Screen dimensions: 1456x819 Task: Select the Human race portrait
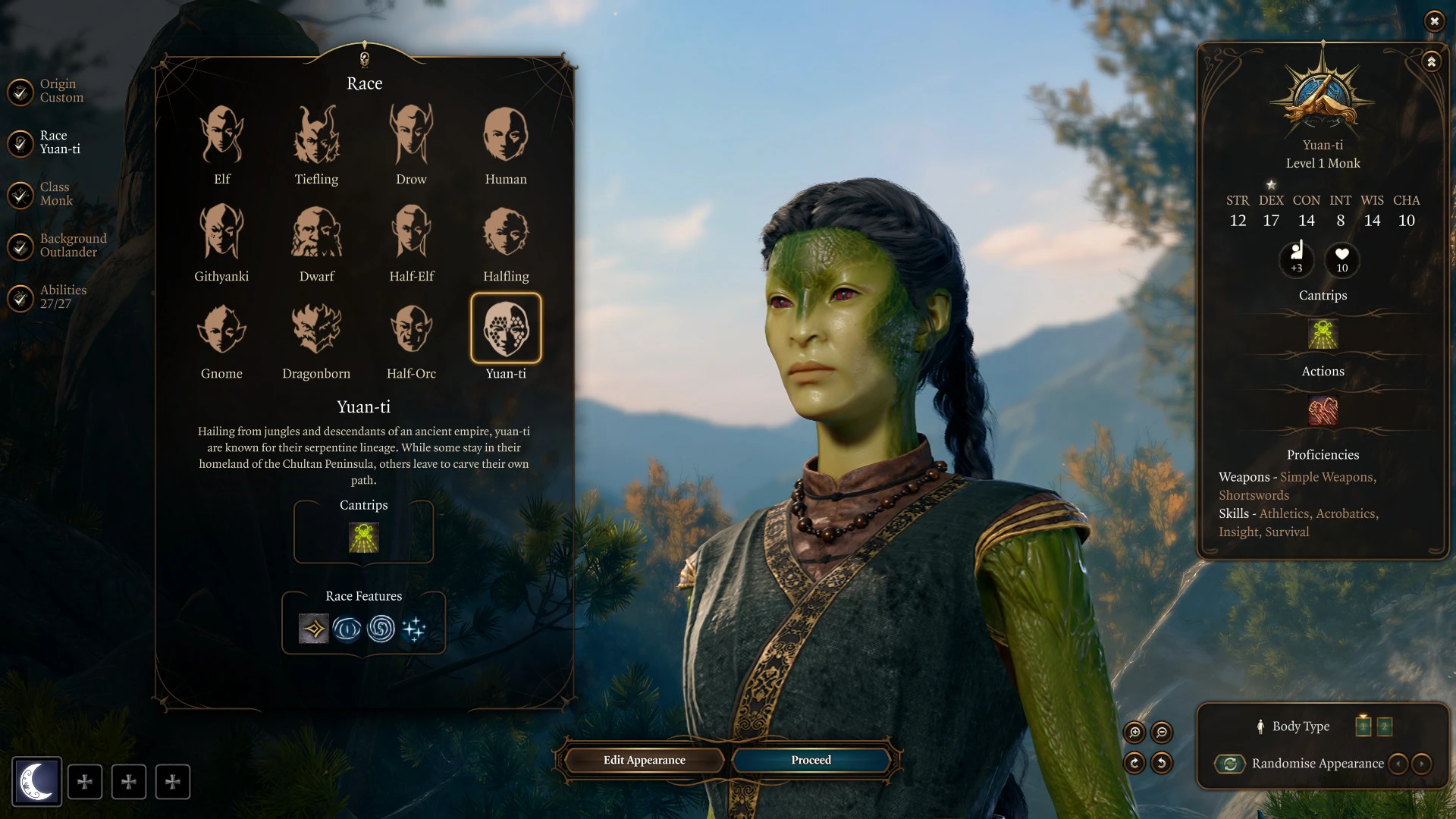(506, 136)
